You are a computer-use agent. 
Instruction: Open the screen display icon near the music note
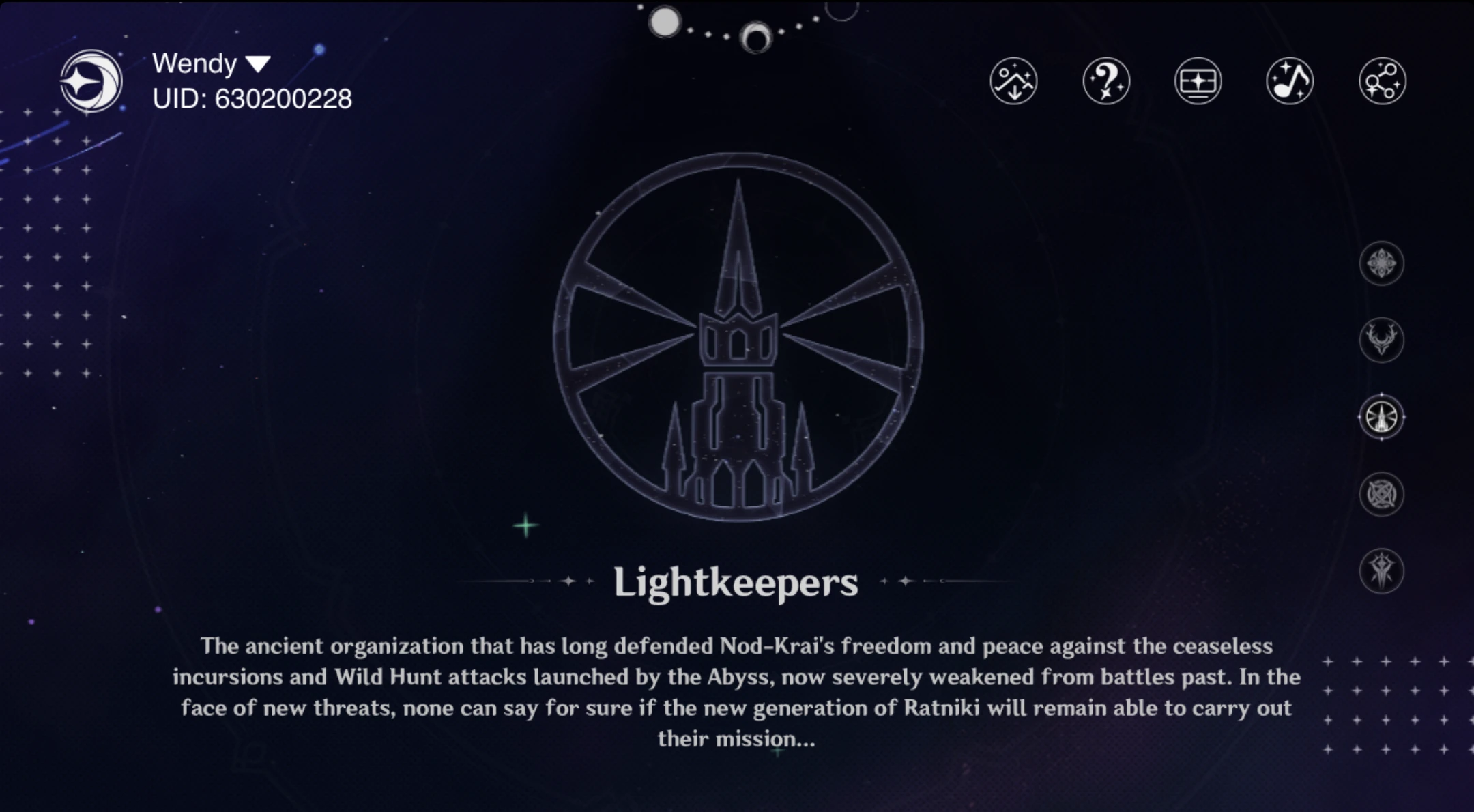click(1198, 81)
